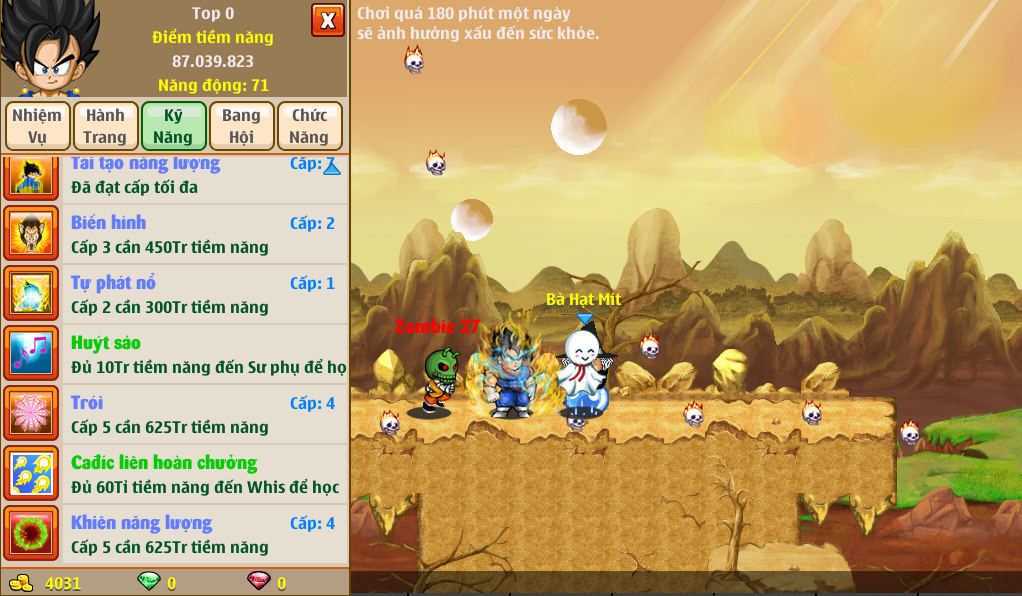Open the Cađíc liên hoàn chưởng skill
The image size is (1022, 596).
204,474
